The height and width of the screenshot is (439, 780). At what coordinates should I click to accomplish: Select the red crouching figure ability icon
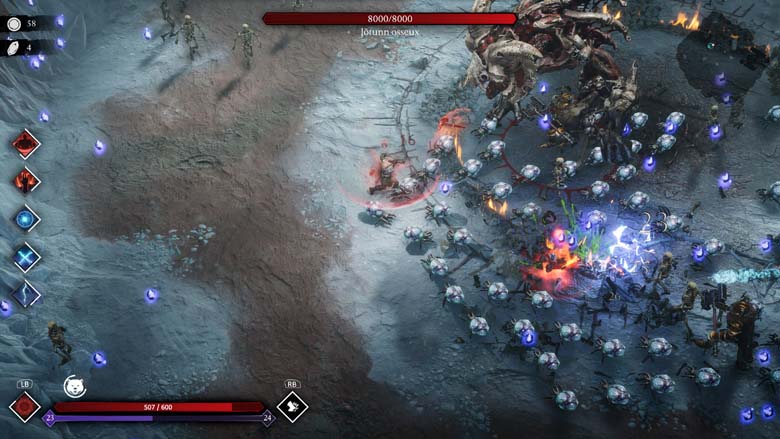[x=26, y=144]
